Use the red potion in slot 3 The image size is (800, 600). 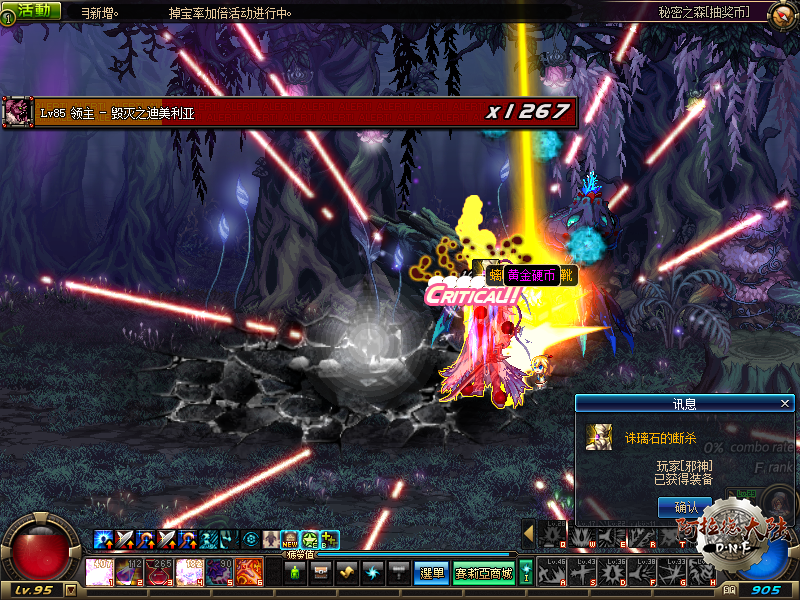point(160,572)
